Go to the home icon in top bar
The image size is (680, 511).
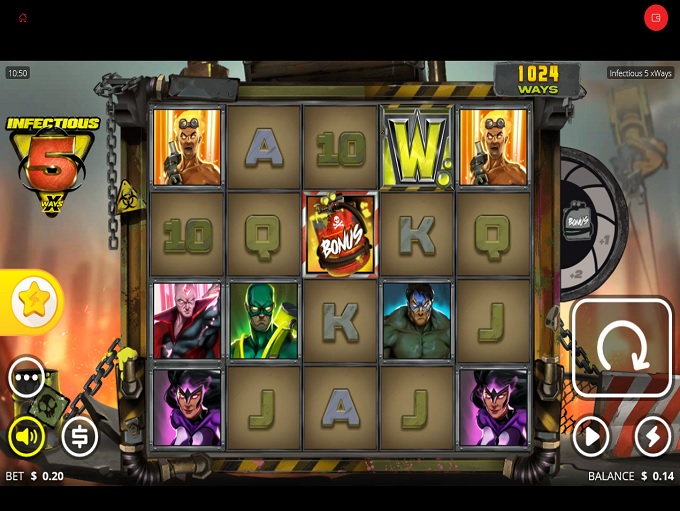pyautogui.click(x=23, y=18)
